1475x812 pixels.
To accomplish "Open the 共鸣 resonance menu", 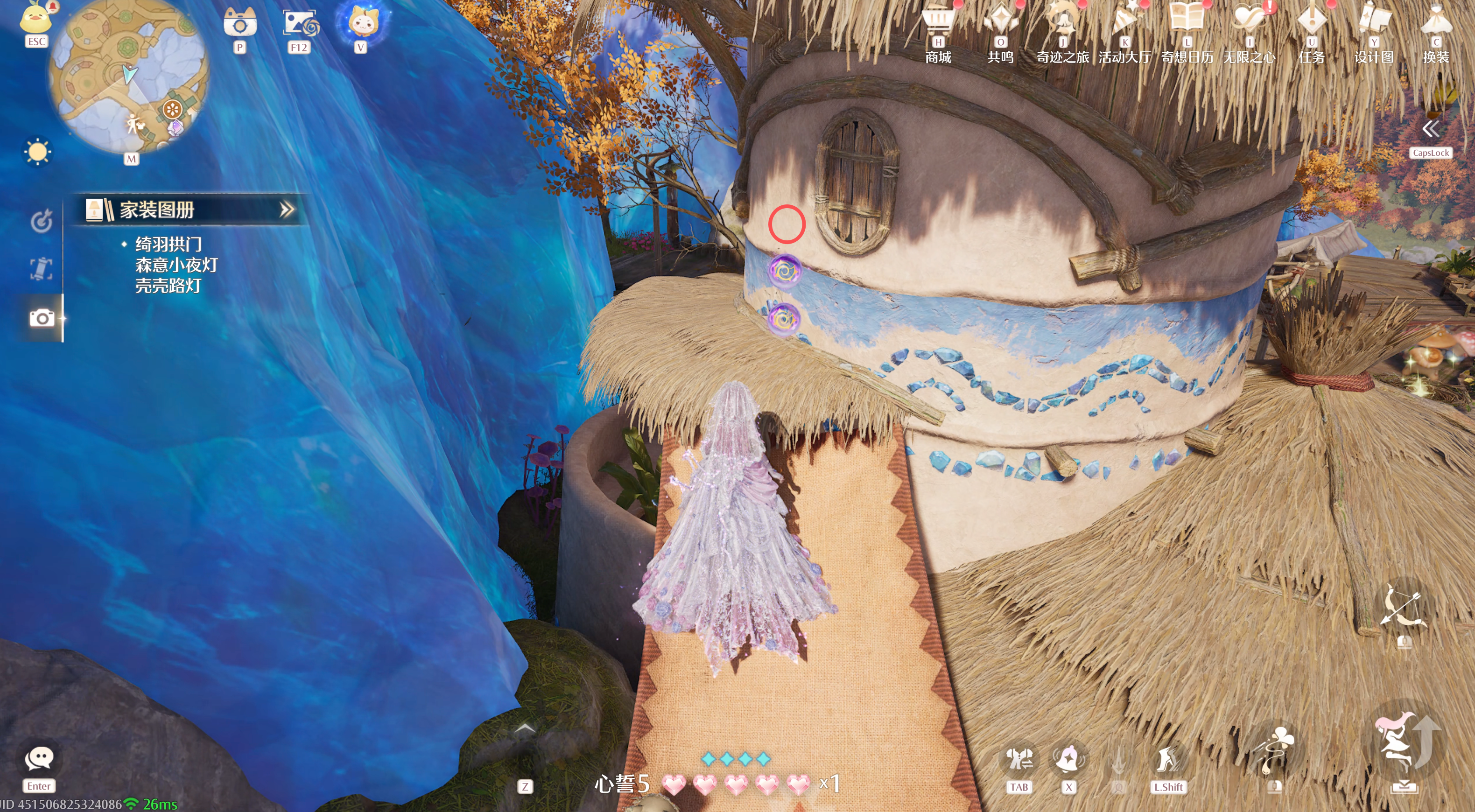I will 1000,23.
